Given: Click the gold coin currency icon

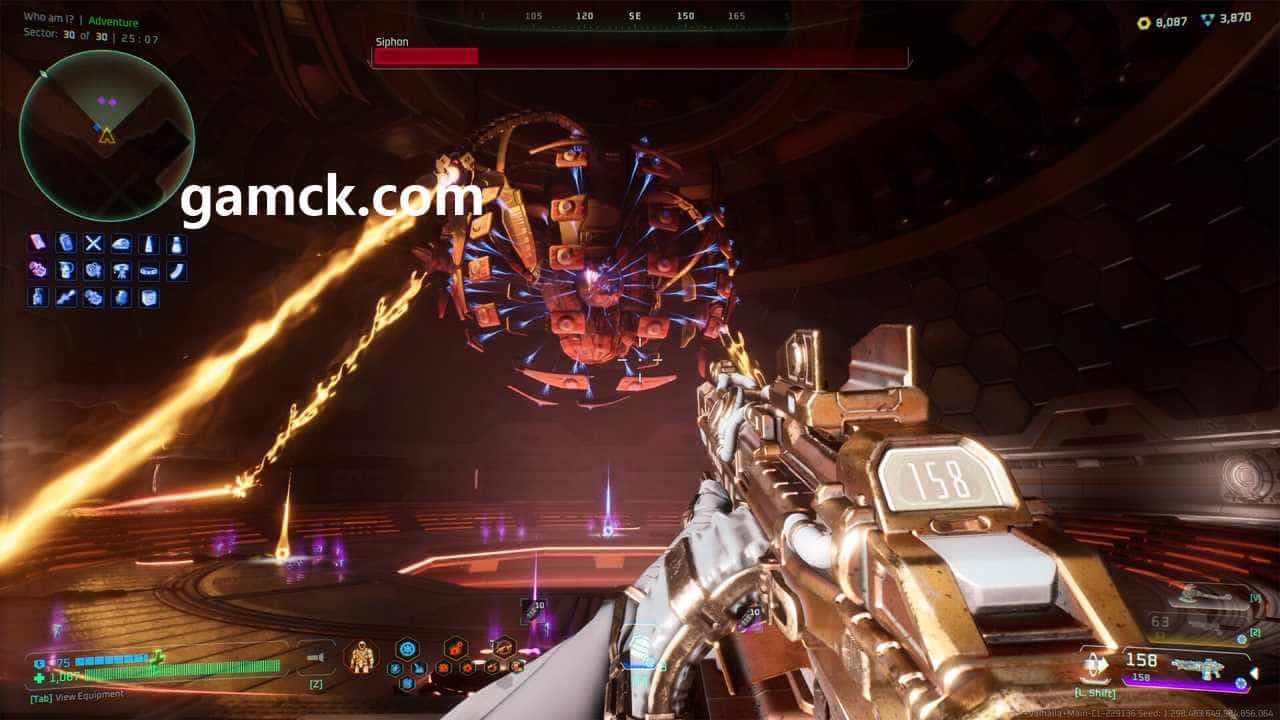Looking at the screenshot, I should pos(1145,22).
